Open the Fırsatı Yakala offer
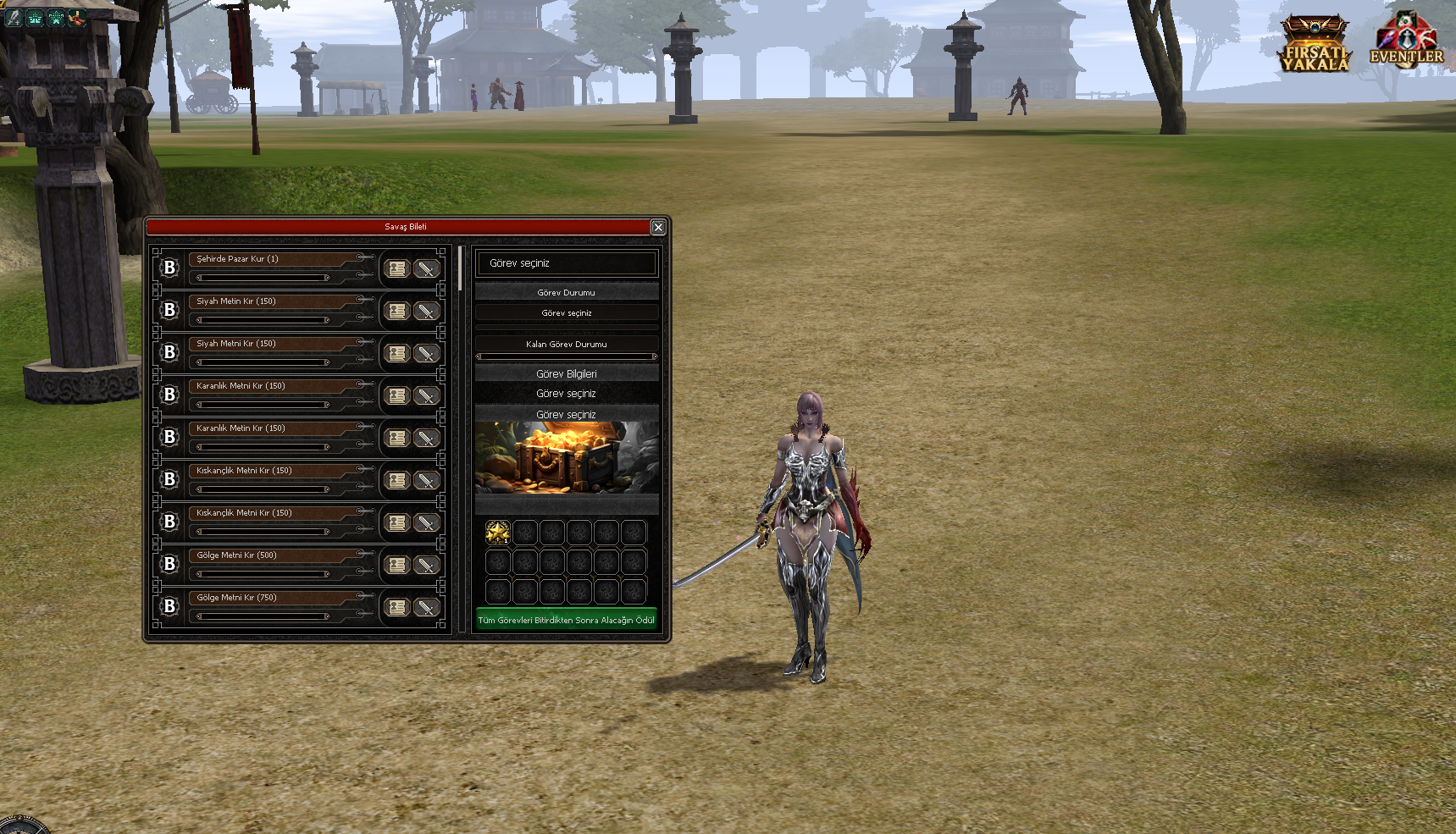1456x834 pixels. click(1314, 44)
